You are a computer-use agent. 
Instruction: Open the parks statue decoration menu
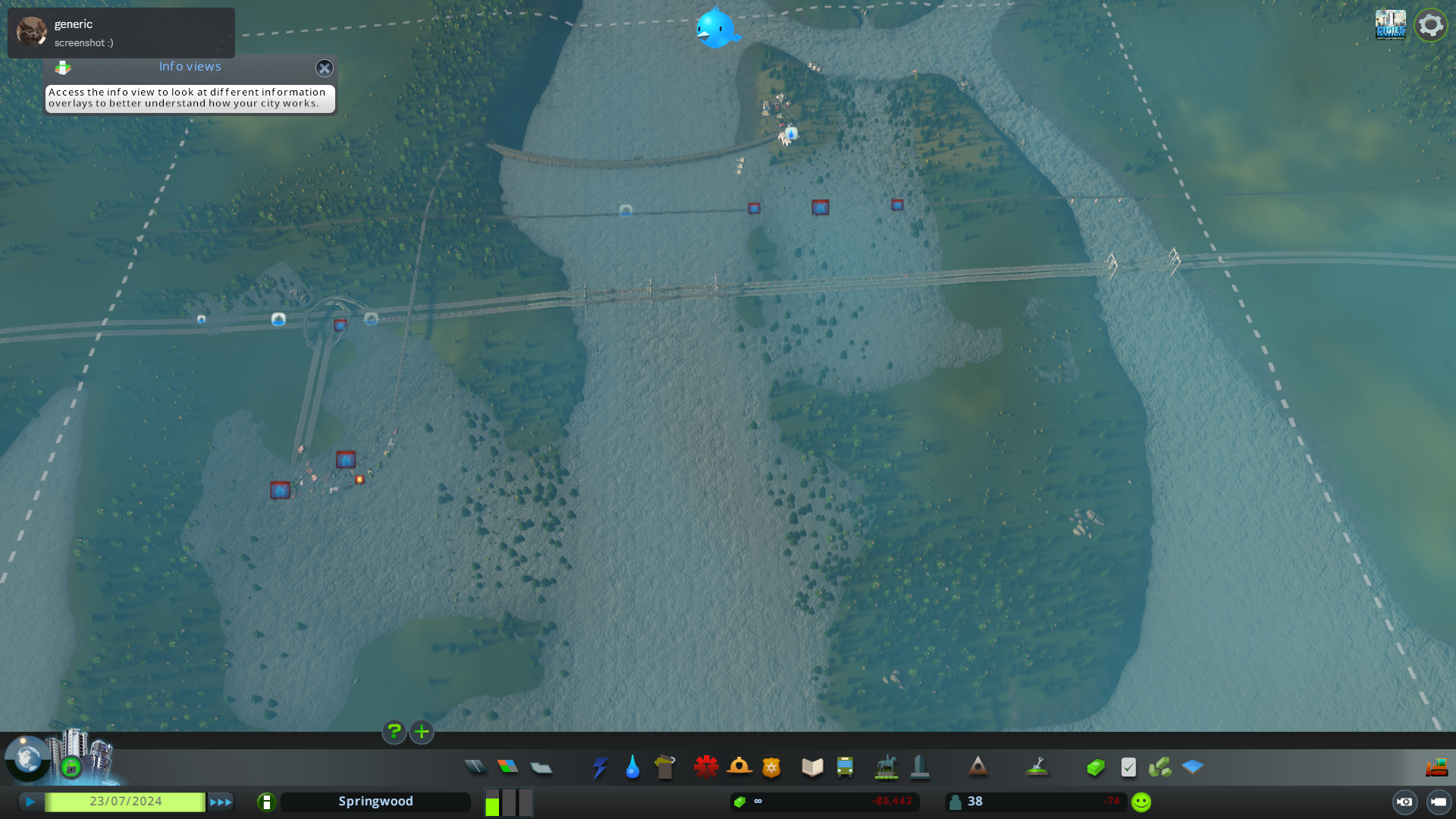886,767
